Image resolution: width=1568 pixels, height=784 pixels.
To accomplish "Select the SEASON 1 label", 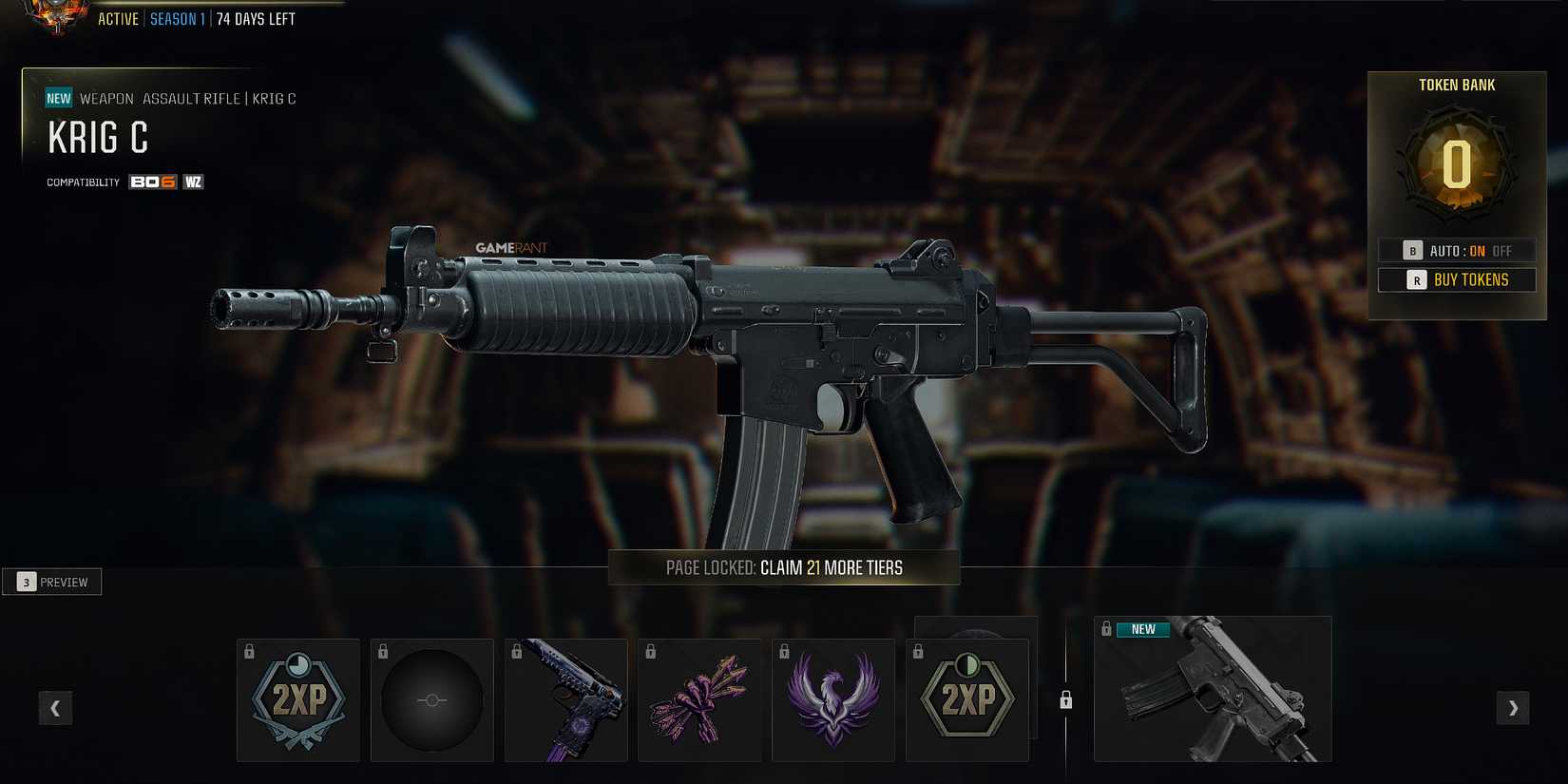I will click(178, 18).
